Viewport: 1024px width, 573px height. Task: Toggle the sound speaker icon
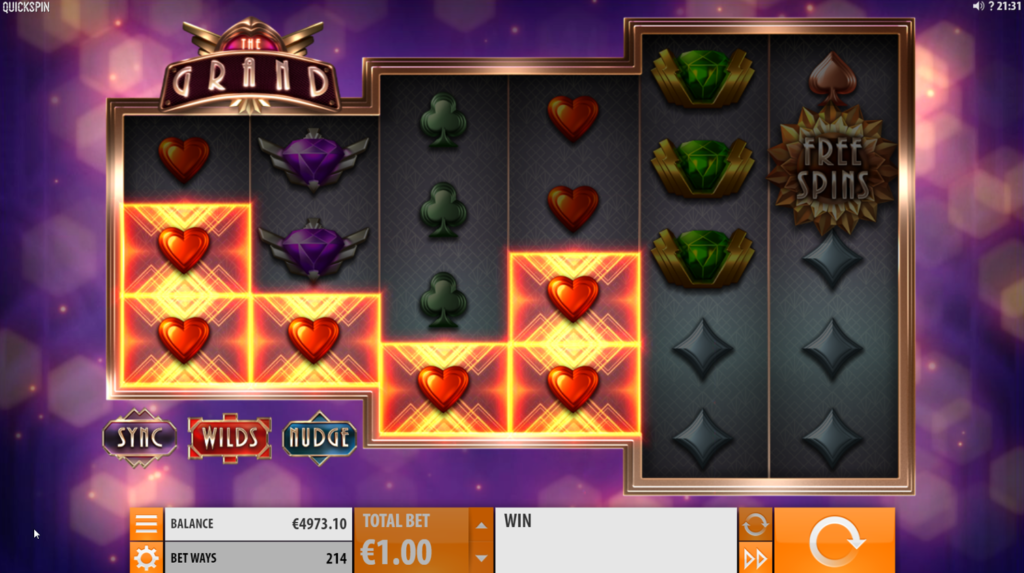[x=977, y=7]
